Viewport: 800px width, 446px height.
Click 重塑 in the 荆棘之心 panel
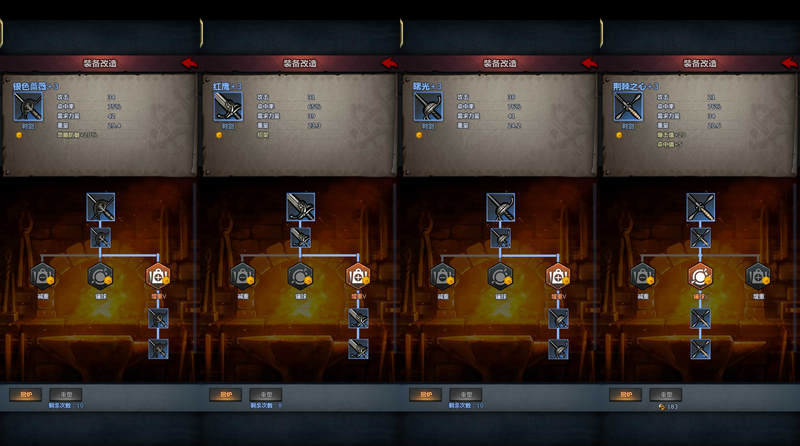(x=665, y=394)
